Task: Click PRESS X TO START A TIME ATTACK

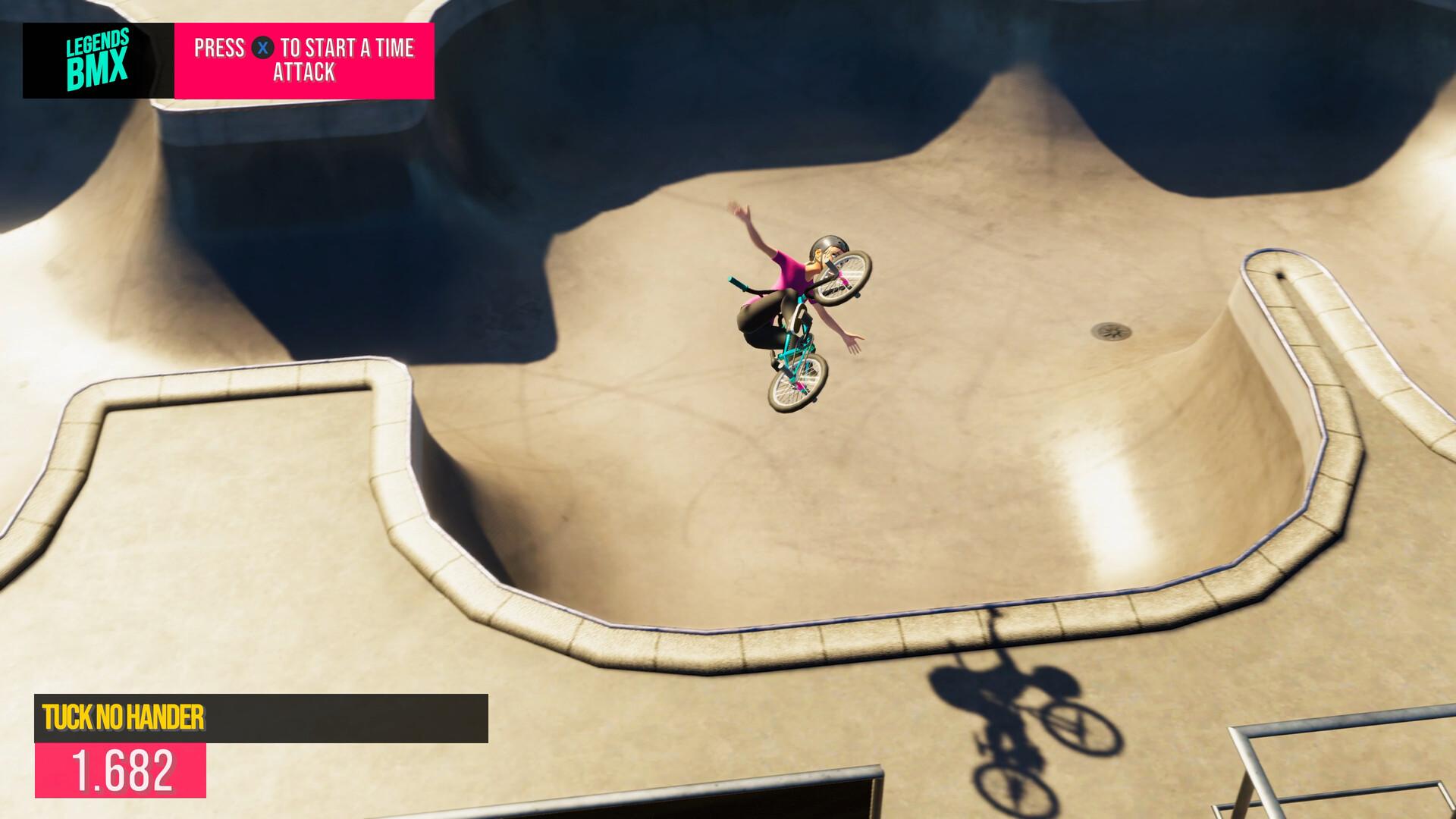Action: (303, 61)
